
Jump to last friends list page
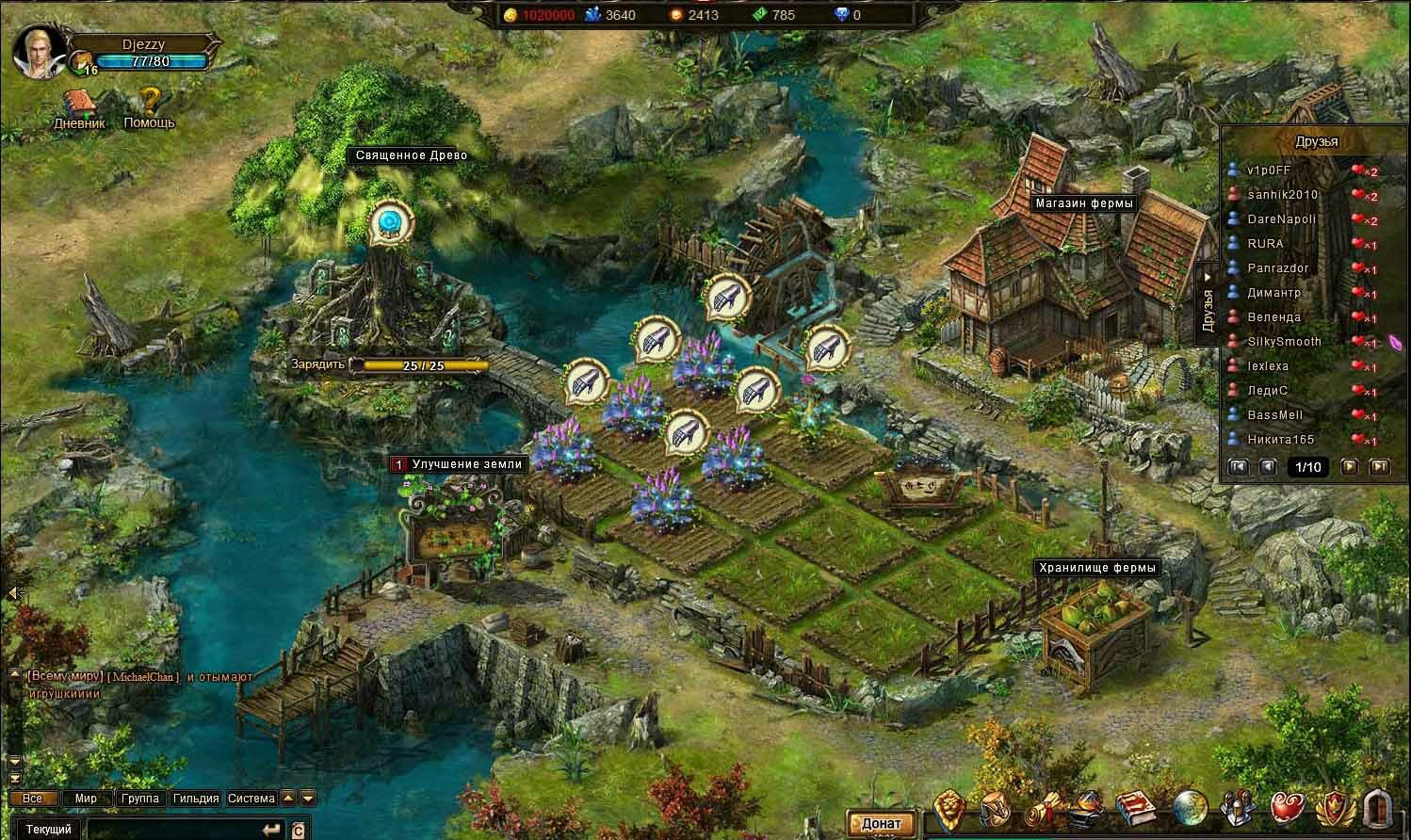coord(1379,466)
